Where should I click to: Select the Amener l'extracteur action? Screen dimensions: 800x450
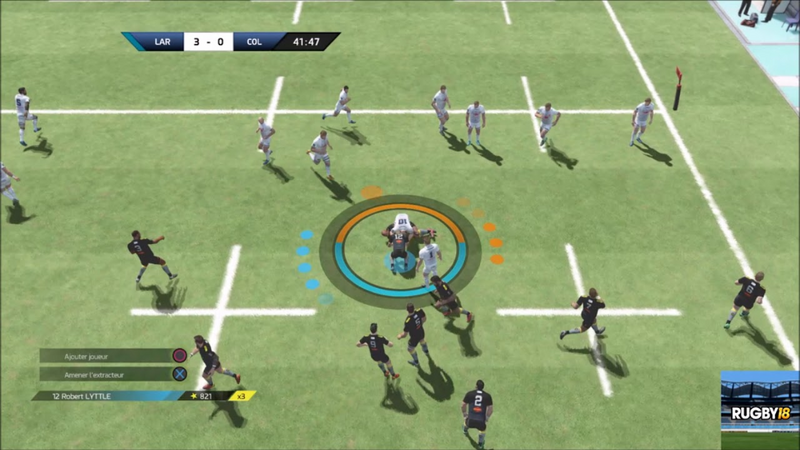pos(112,375)
